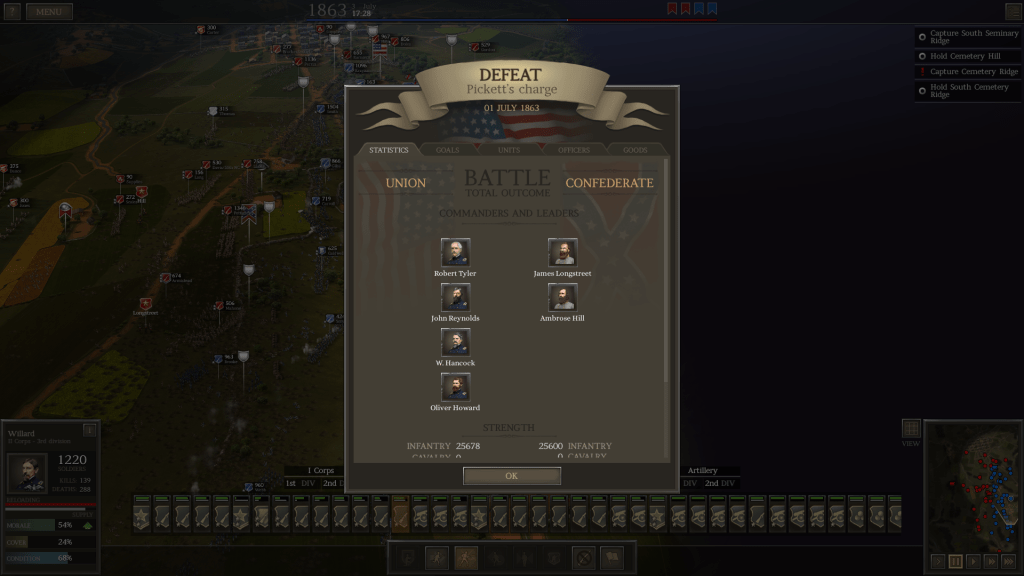Viewport: 1024px width, 576px height.
Task: Select John Reynolds' portrait
Action: click(x=456, y=297)
